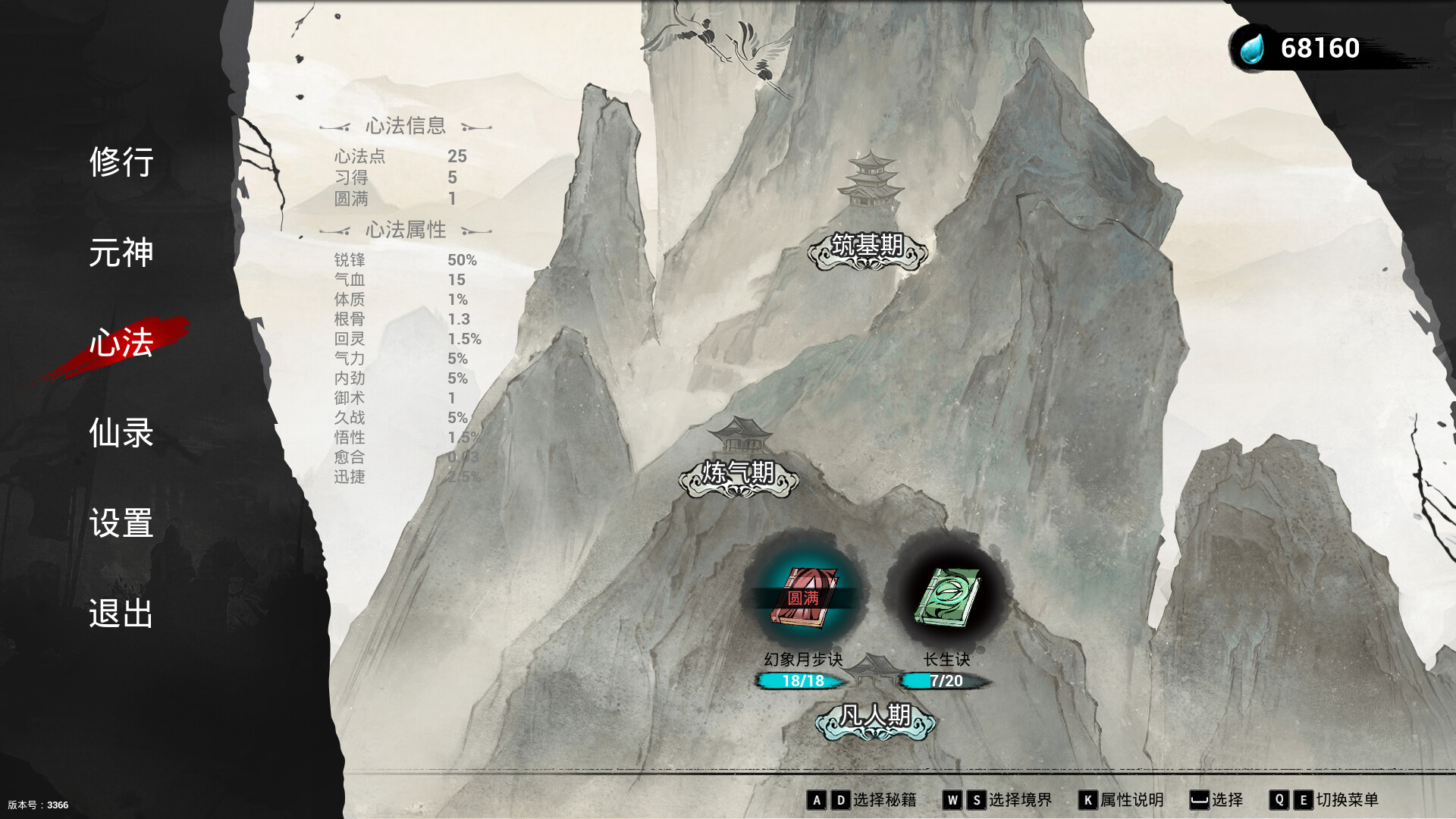Click the 圆满 badge on 幻象月步诀

(805, 599)
